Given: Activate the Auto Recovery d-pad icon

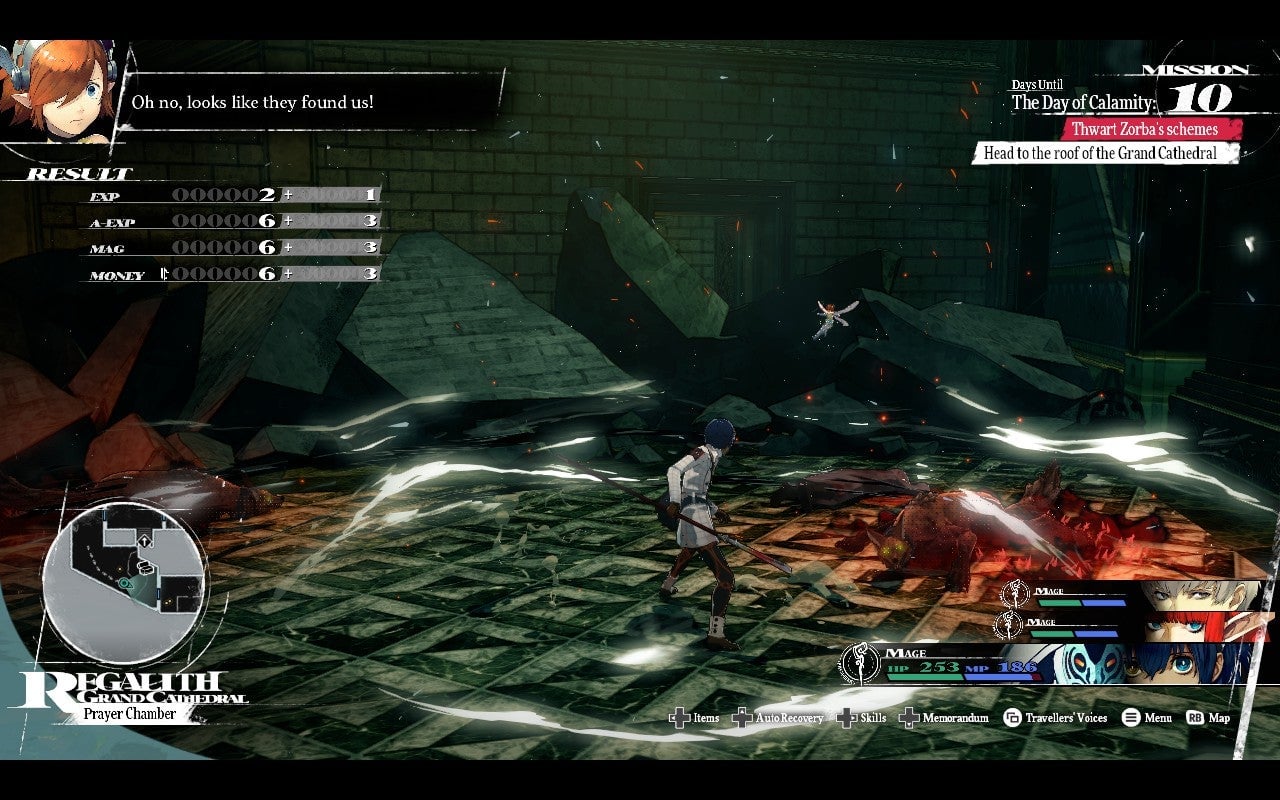Looking at the screenshot, I should pos(742,718).
